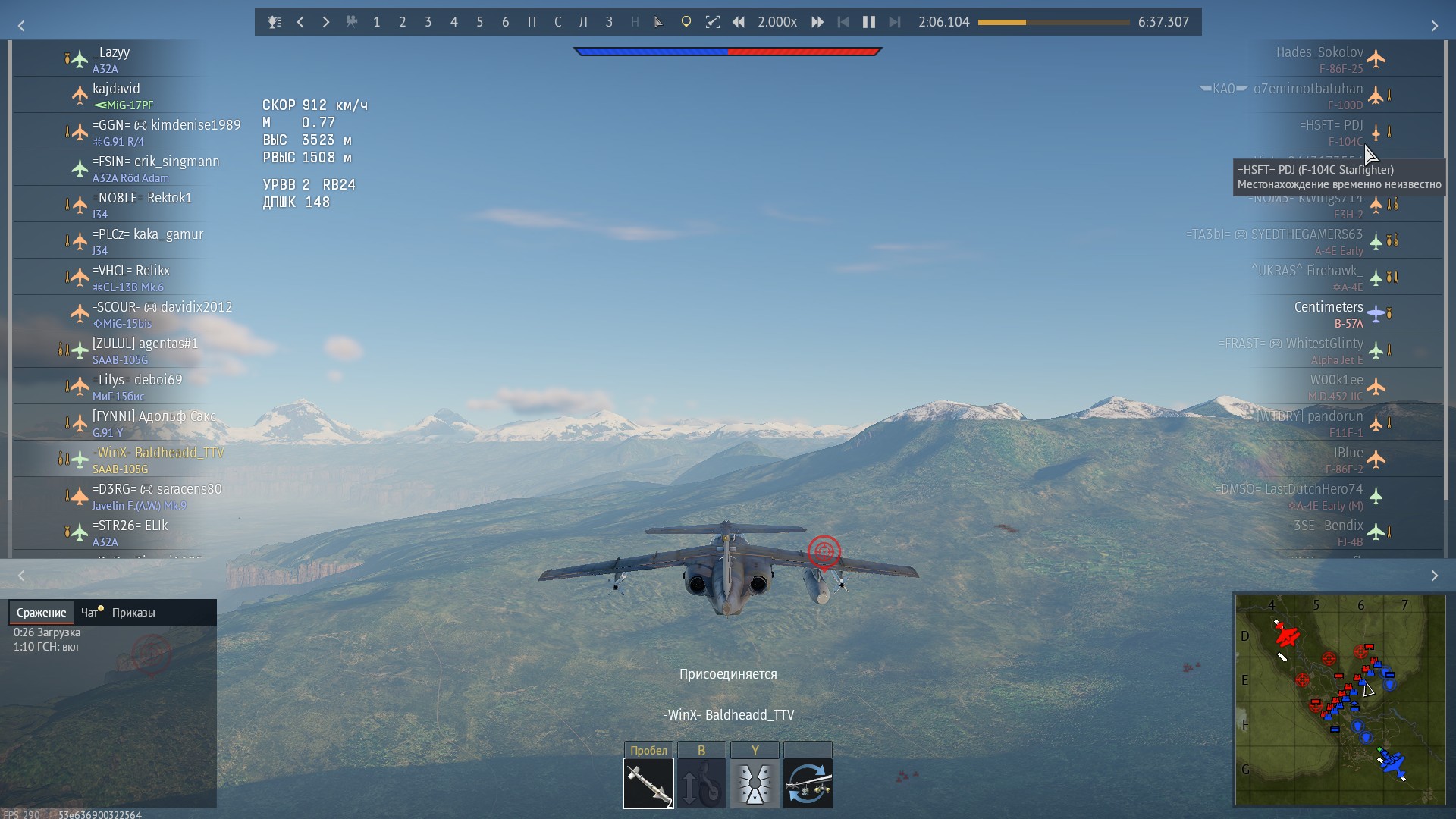Spectate Hades_Sokolov in the F-86F-25
Screen dimensions: 1456x819
point(1319,58)
